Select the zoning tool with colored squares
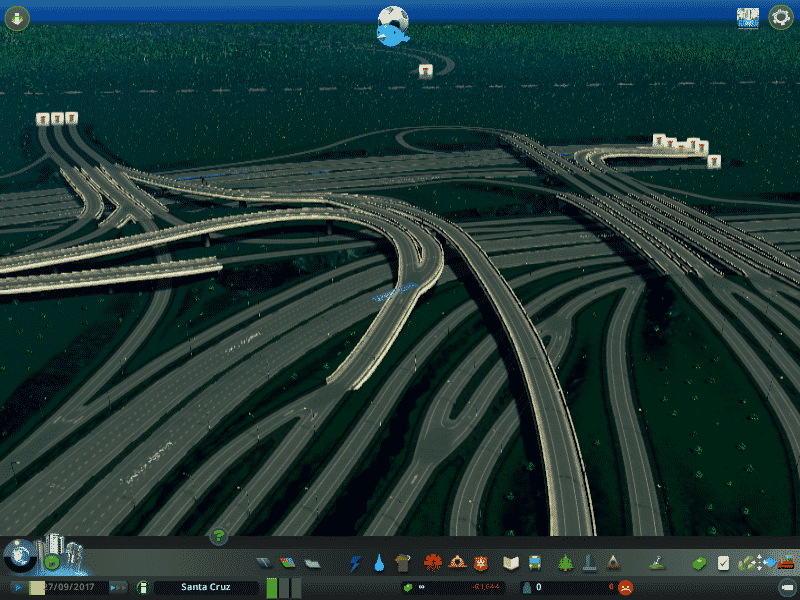800x600 pixels. tap(288, 563)
